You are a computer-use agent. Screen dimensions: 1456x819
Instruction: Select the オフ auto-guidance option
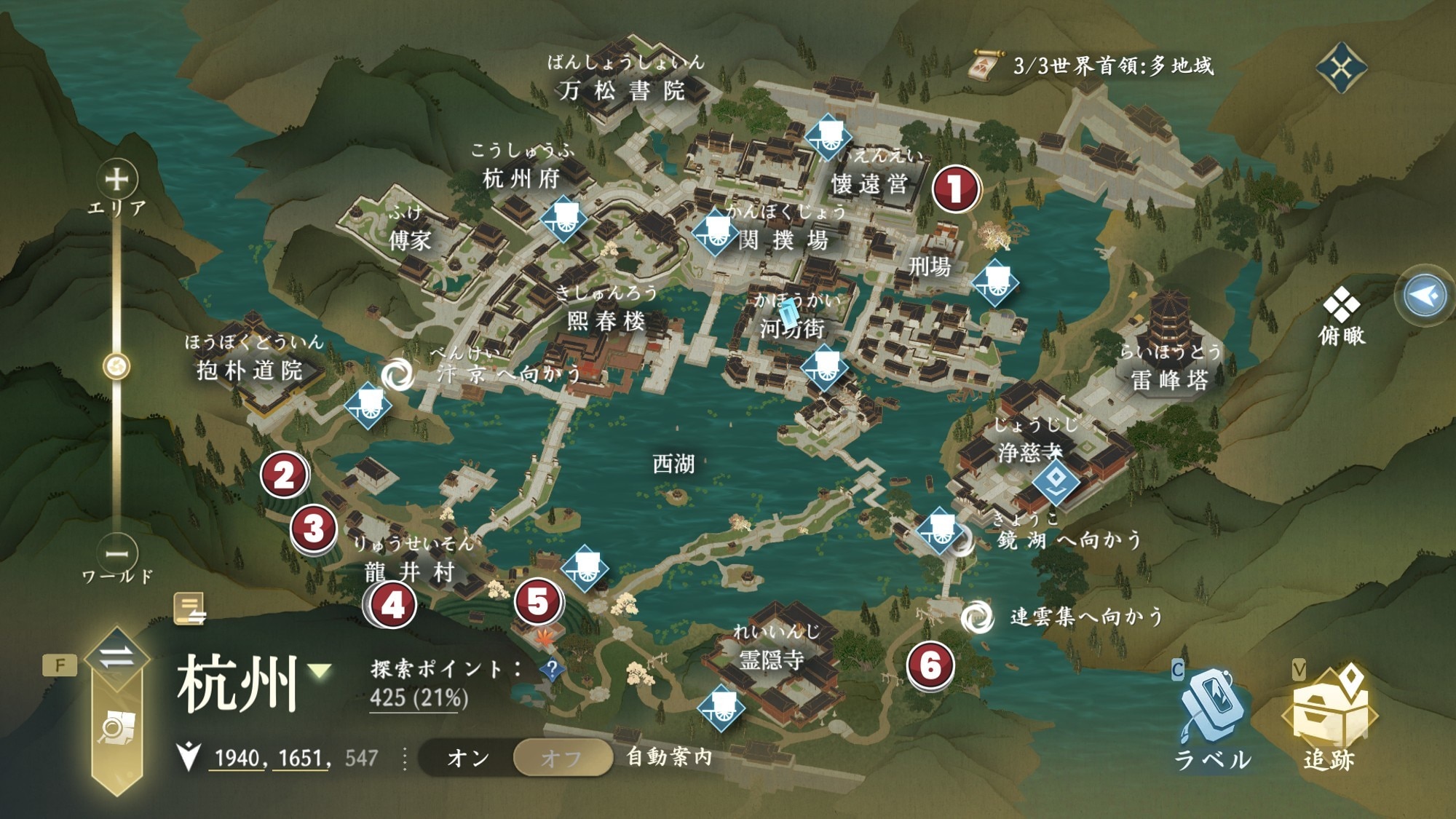[561, 758]
